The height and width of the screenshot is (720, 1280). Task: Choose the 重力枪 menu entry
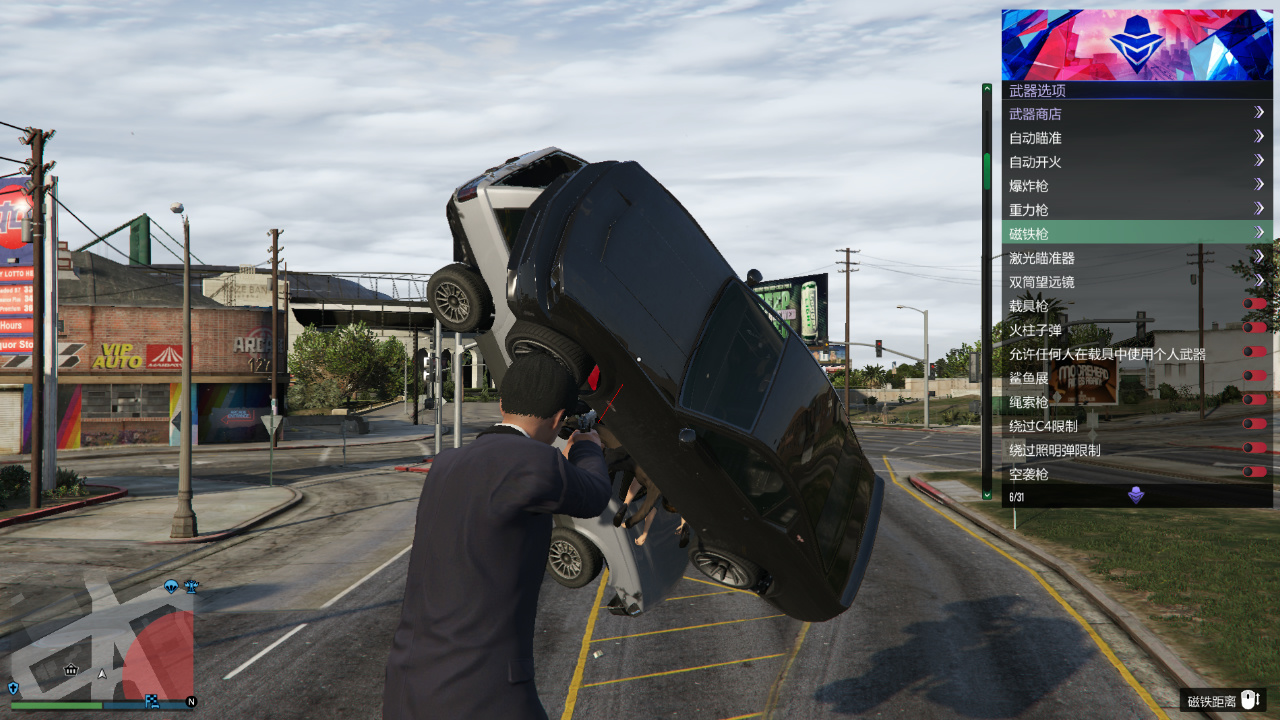(x=1136, y=210)
